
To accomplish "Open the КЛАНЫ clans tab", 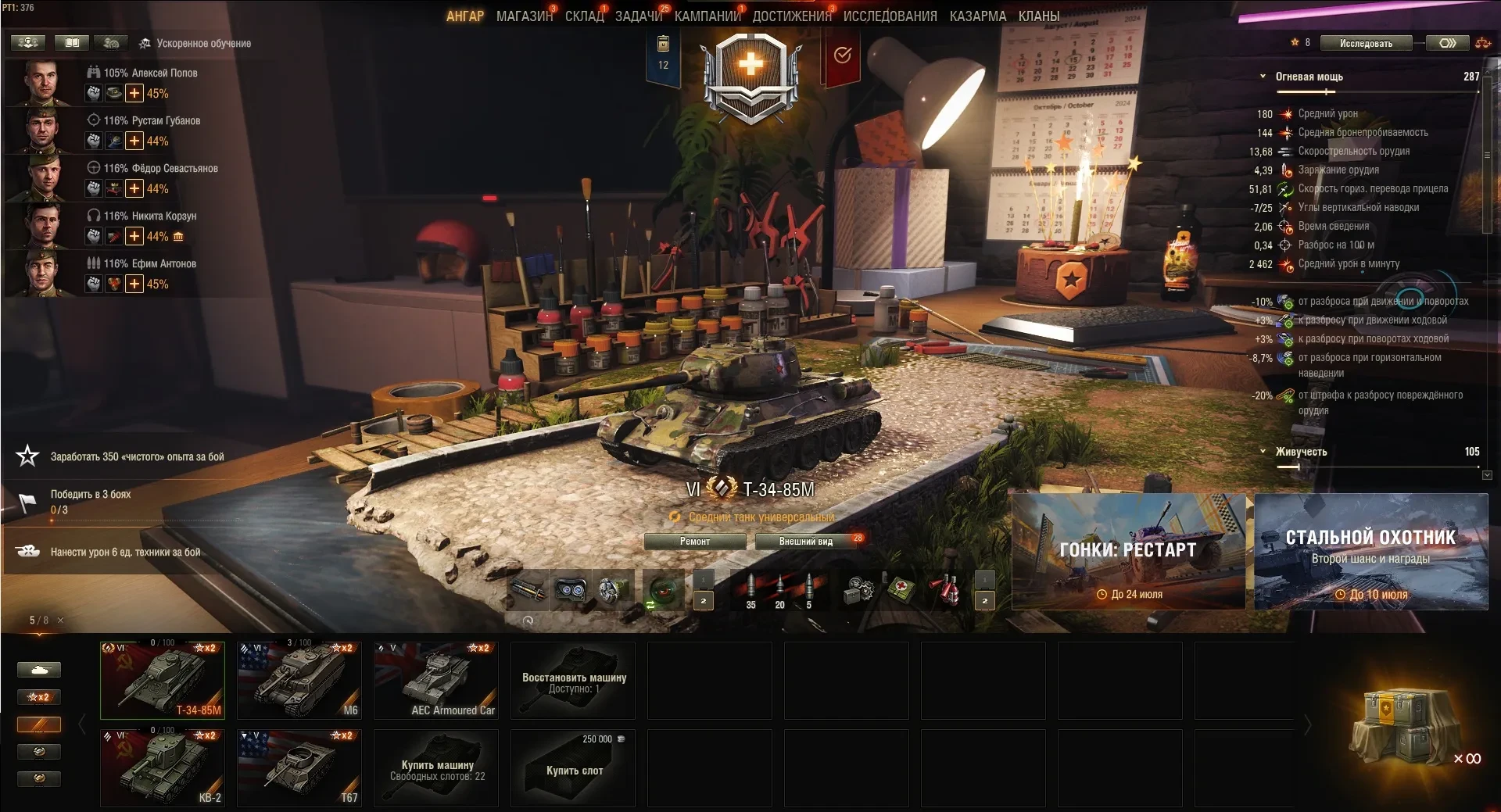I will (x=1038, y=16).
